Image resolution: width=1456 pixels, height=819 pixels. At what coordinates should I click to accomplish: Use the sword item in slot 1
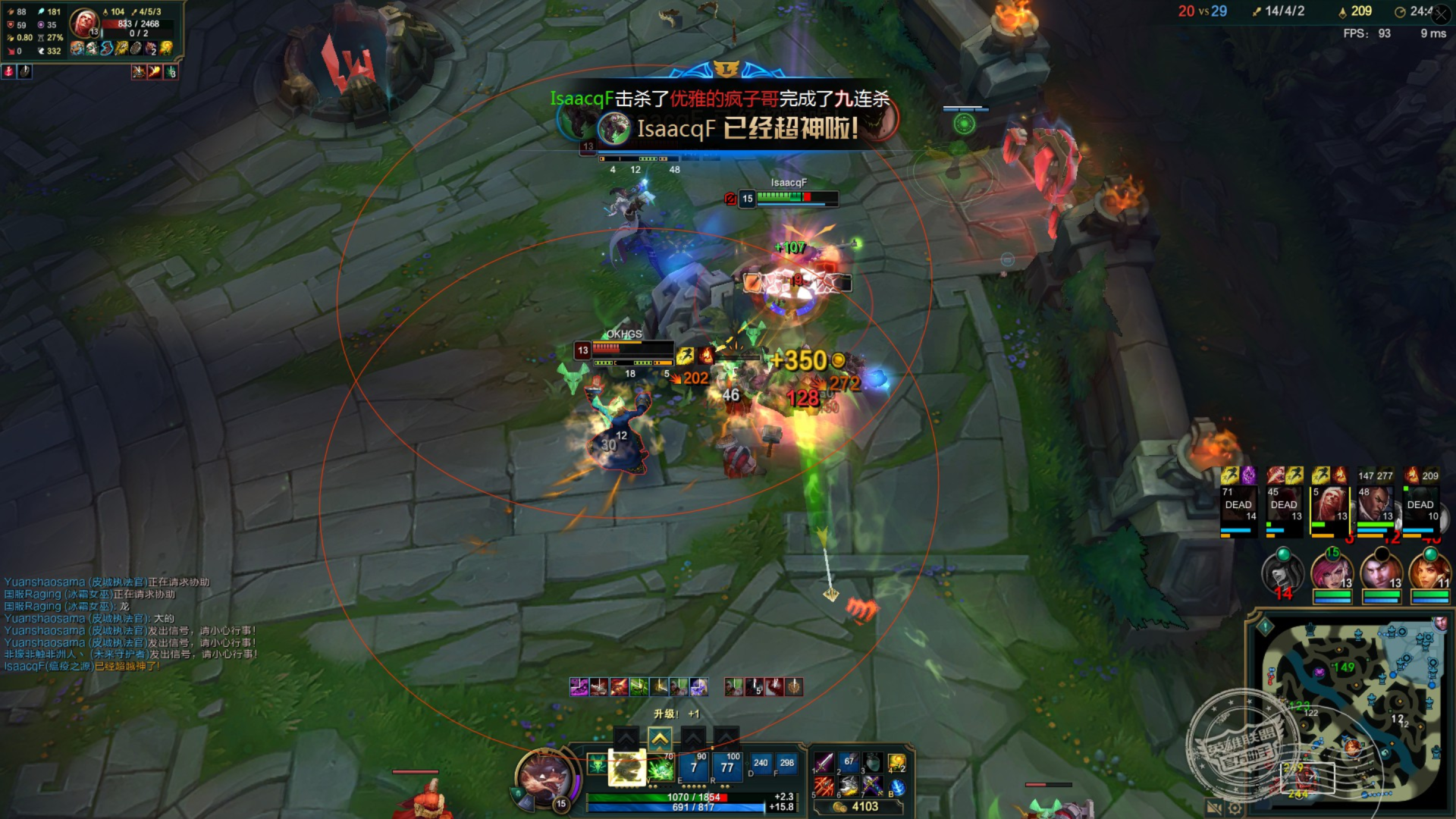pyautogui.click(x=824, y=761)
